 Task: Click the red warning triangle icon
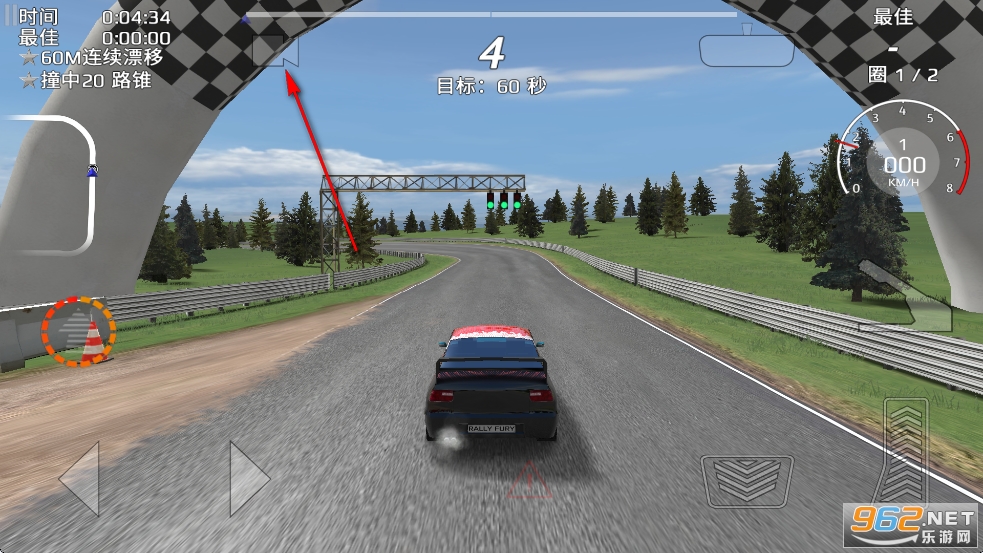click(x=528, y=481)
